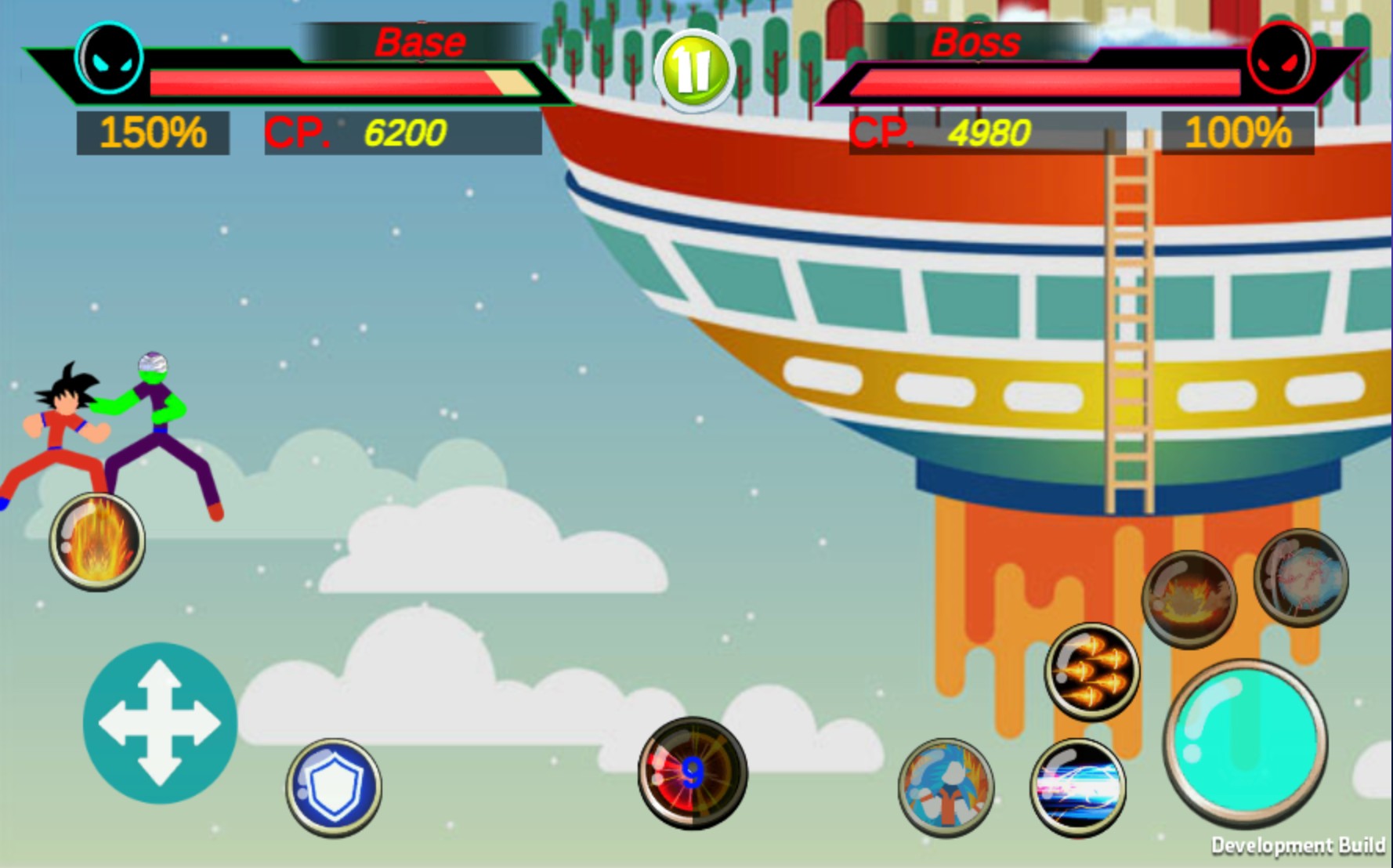Activate the fireball skill beside Goku
Viewport: 1393px width, 868px height.
coord(98,541)
